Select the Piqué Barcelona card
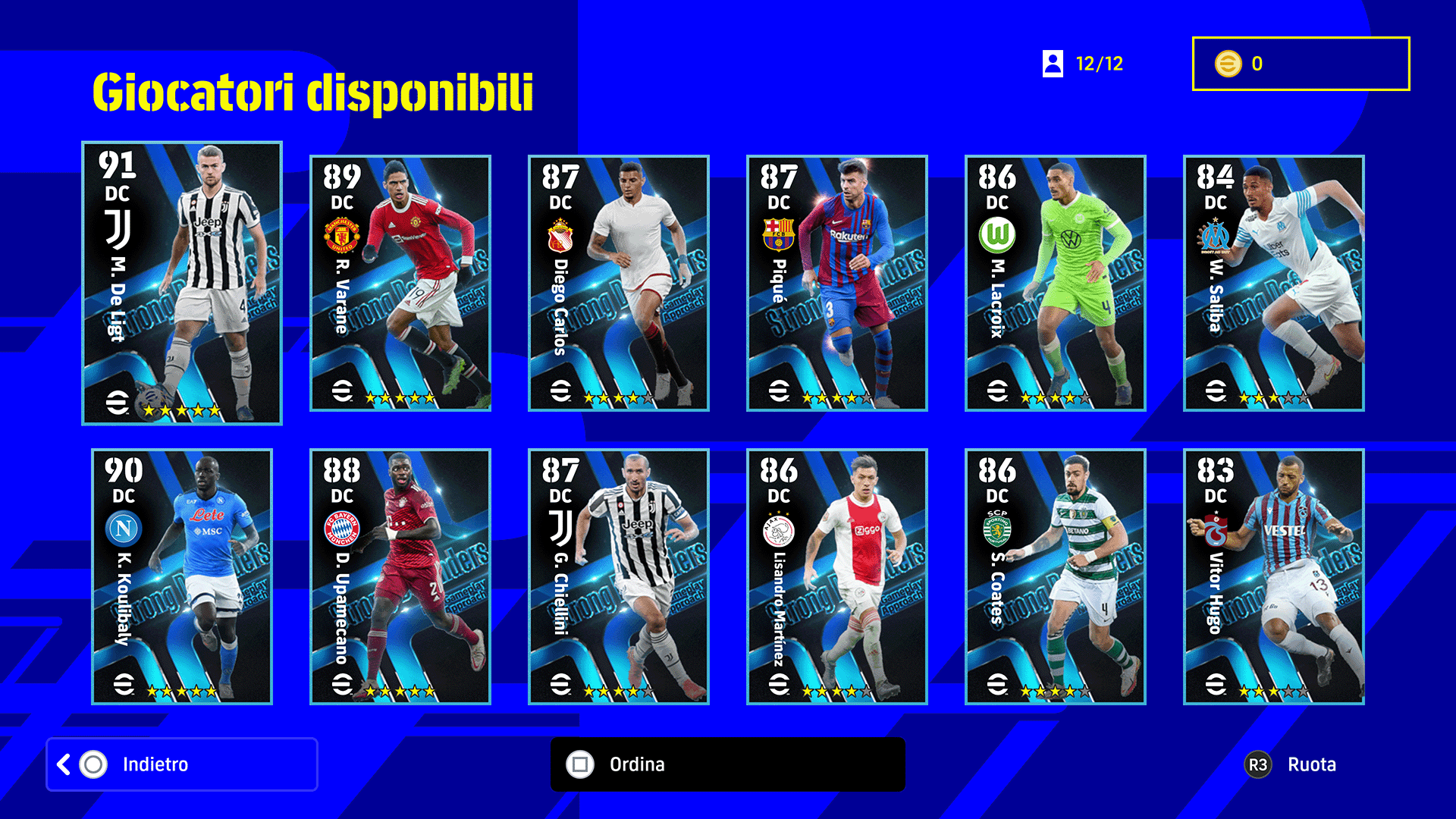Viewport: 1456px width, 819px height. coord(837,283)
